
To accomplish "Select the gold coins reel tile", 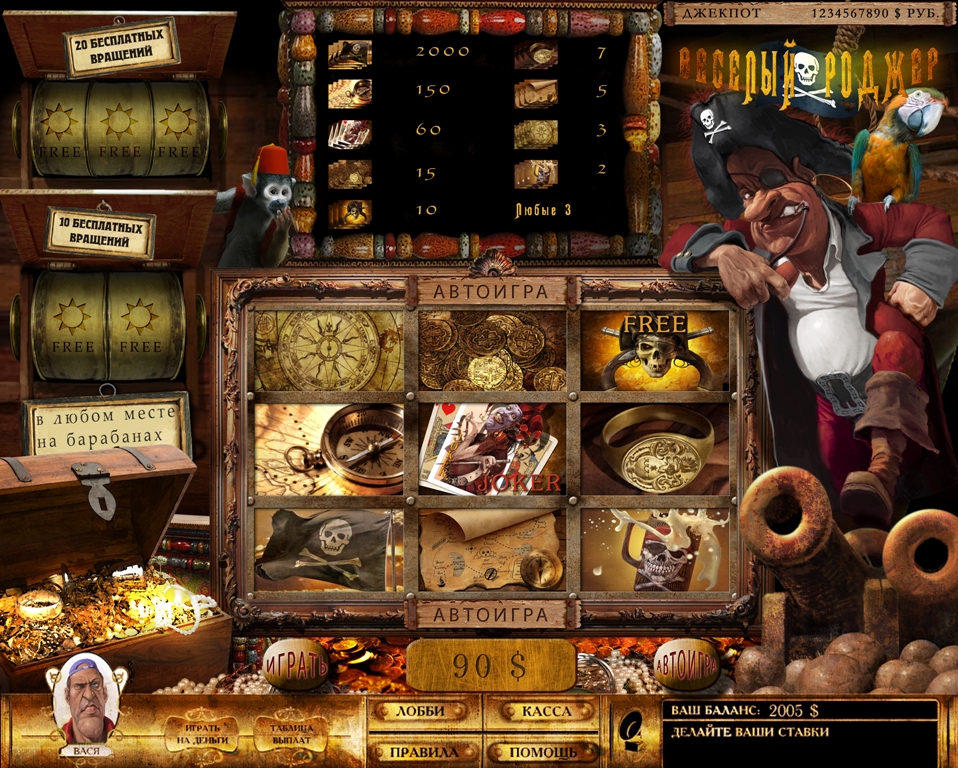I will coord(492,350).
